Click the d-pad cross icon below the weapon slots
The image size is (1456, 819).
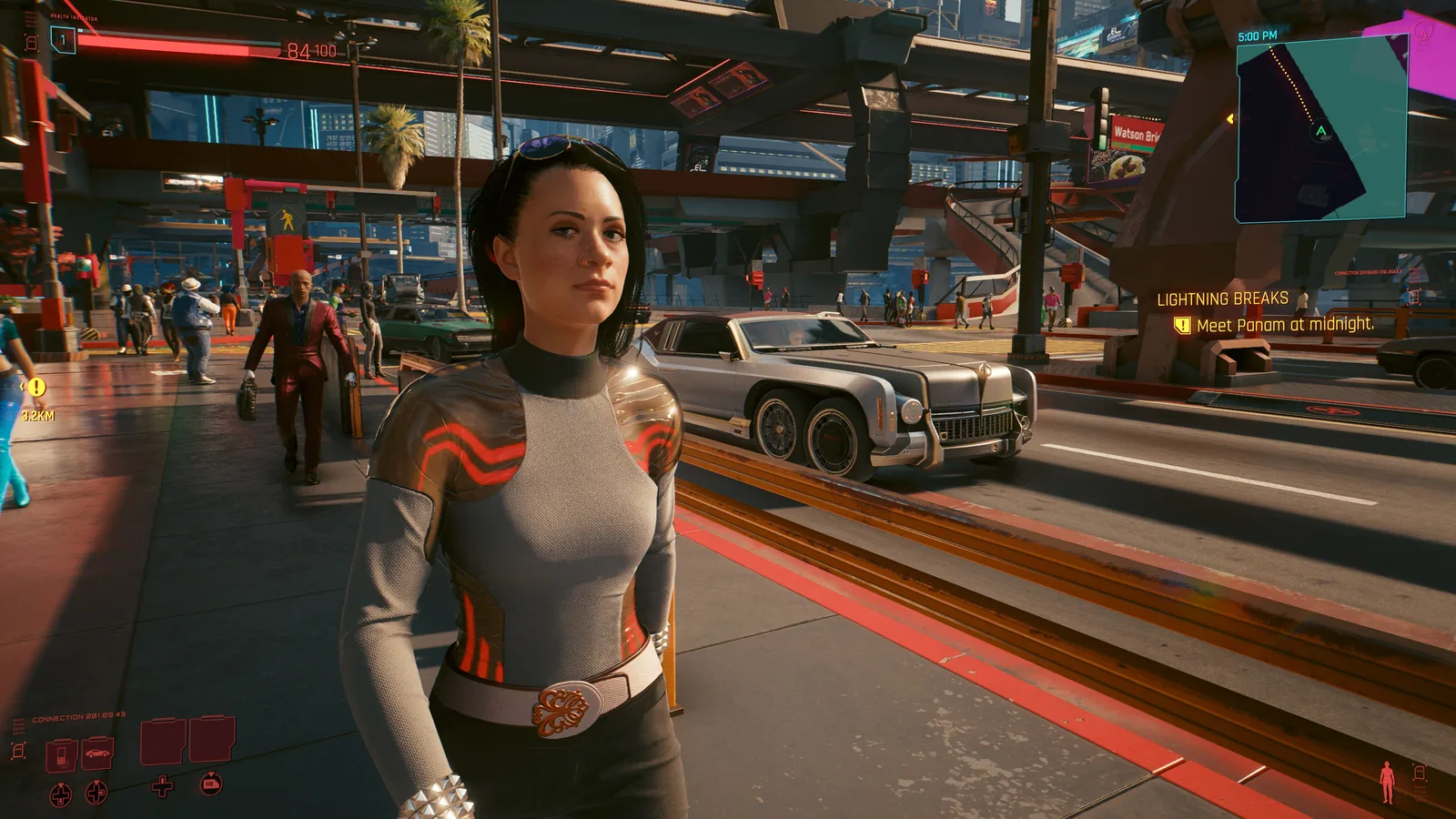pyautogui.click(x=163, y=787)
